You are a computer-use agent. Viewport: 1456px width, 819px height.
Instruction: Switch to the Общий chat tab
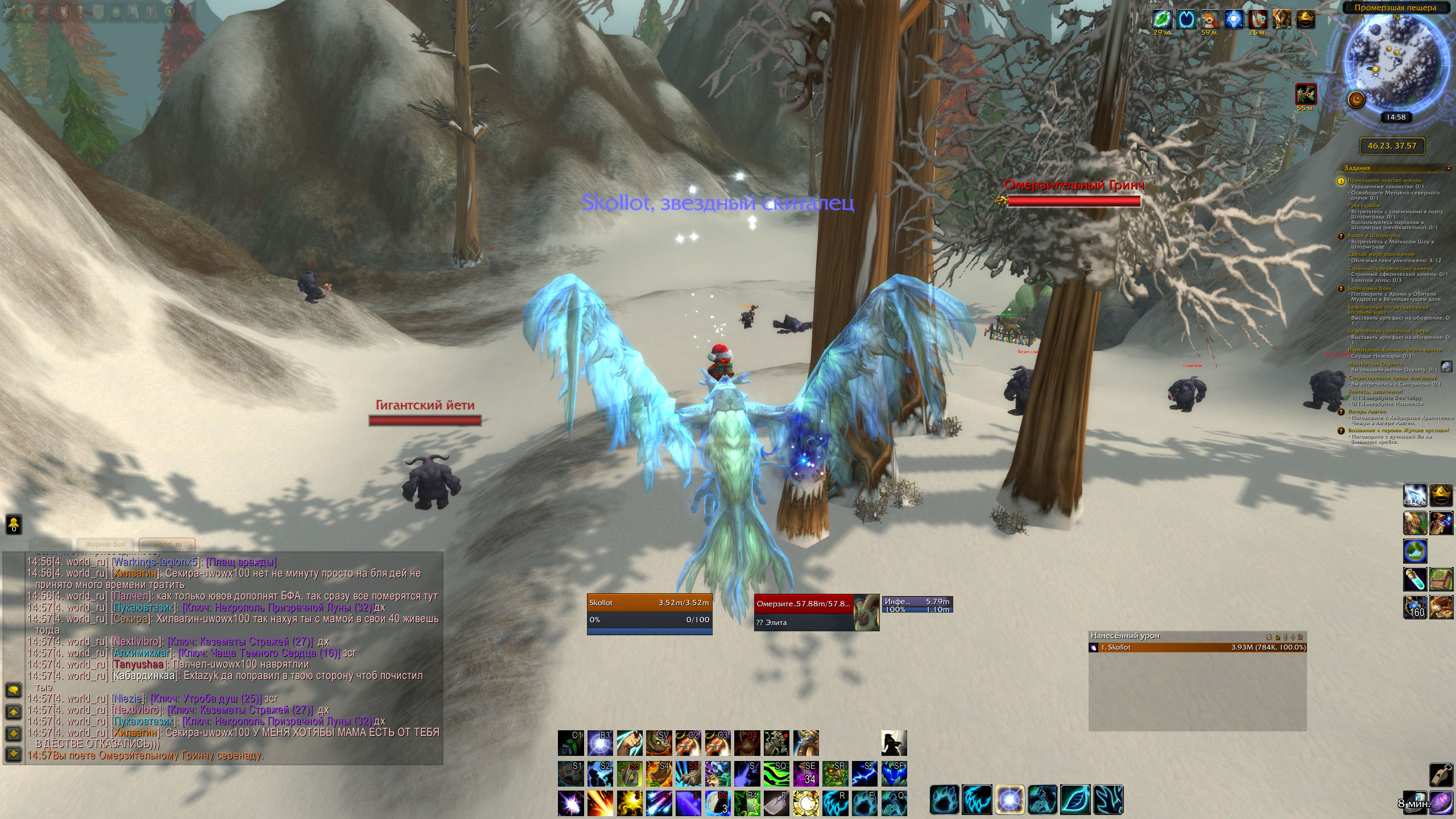tap(50, 544)
